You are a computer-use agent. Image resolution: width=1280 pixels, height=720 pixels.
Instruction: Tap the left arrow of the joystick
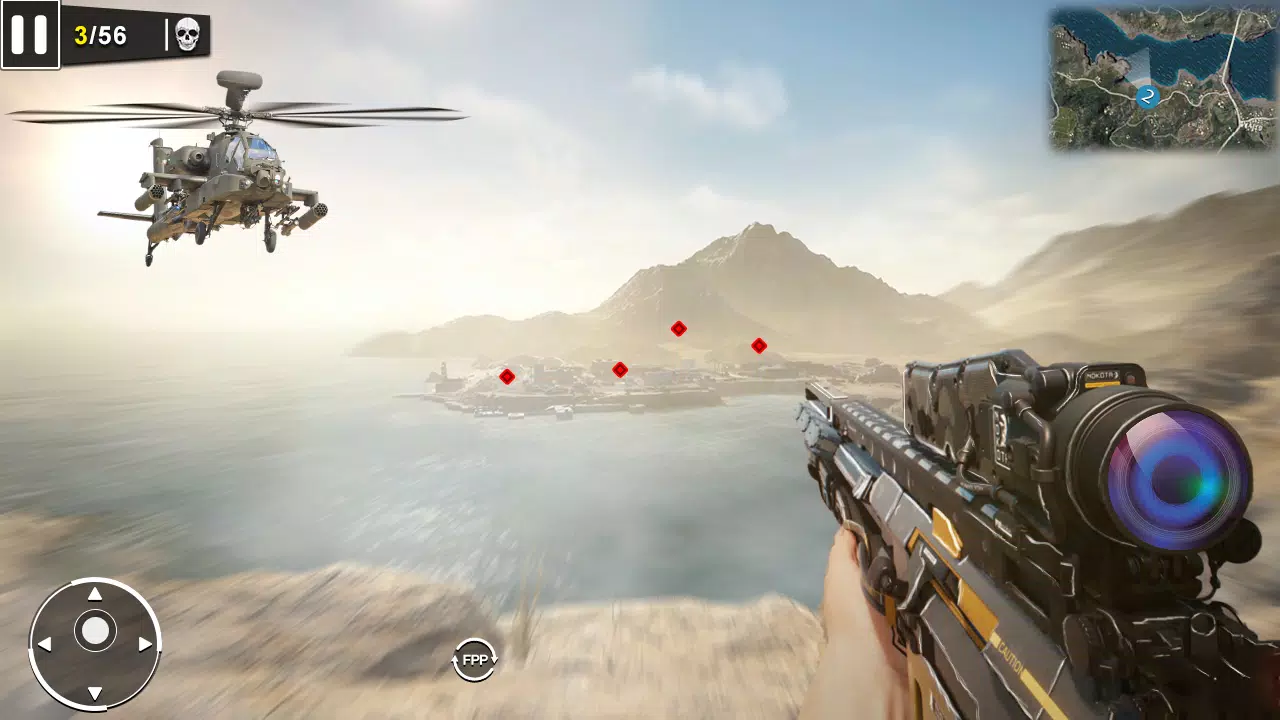(x=44, y=642)
